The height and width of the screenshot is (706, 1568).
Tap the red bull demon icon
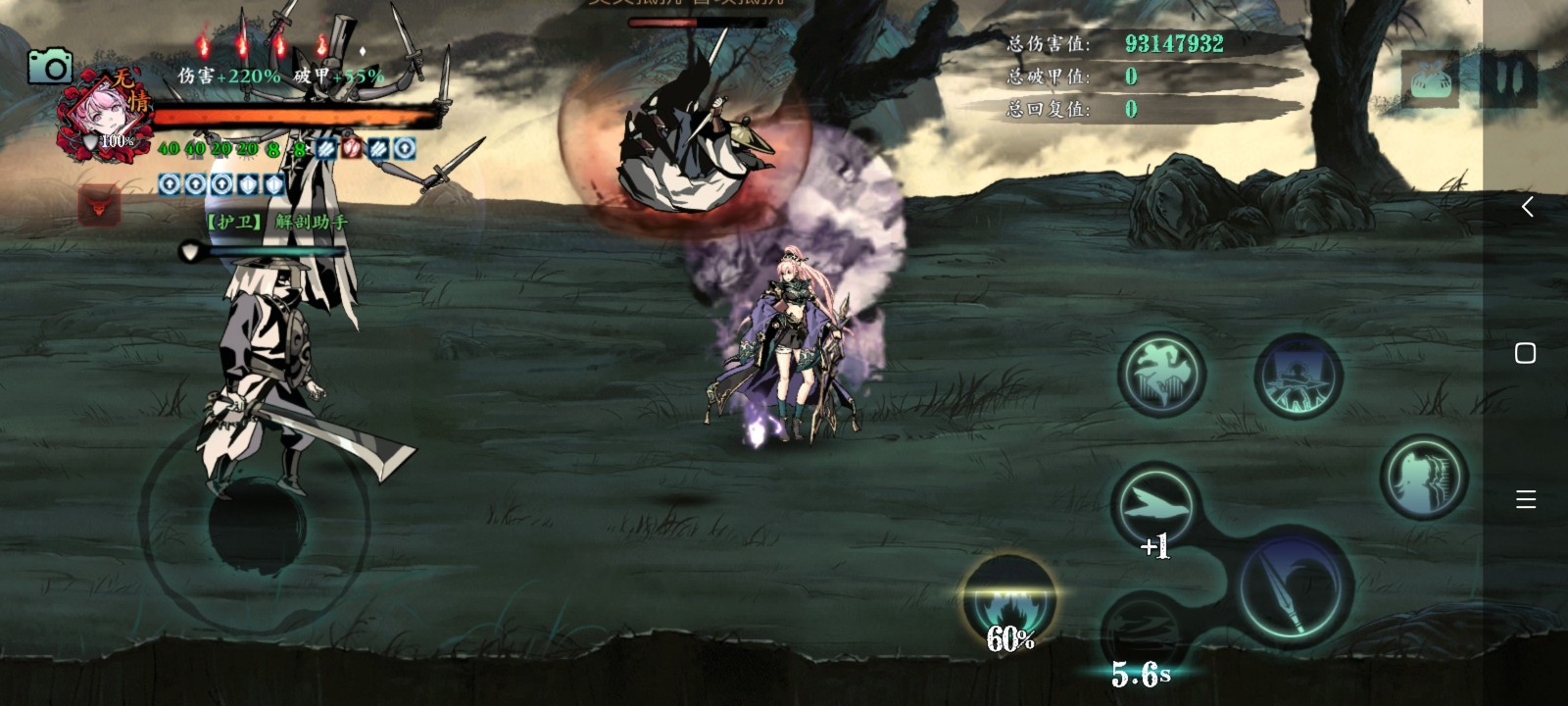click(x=99, y=206)
